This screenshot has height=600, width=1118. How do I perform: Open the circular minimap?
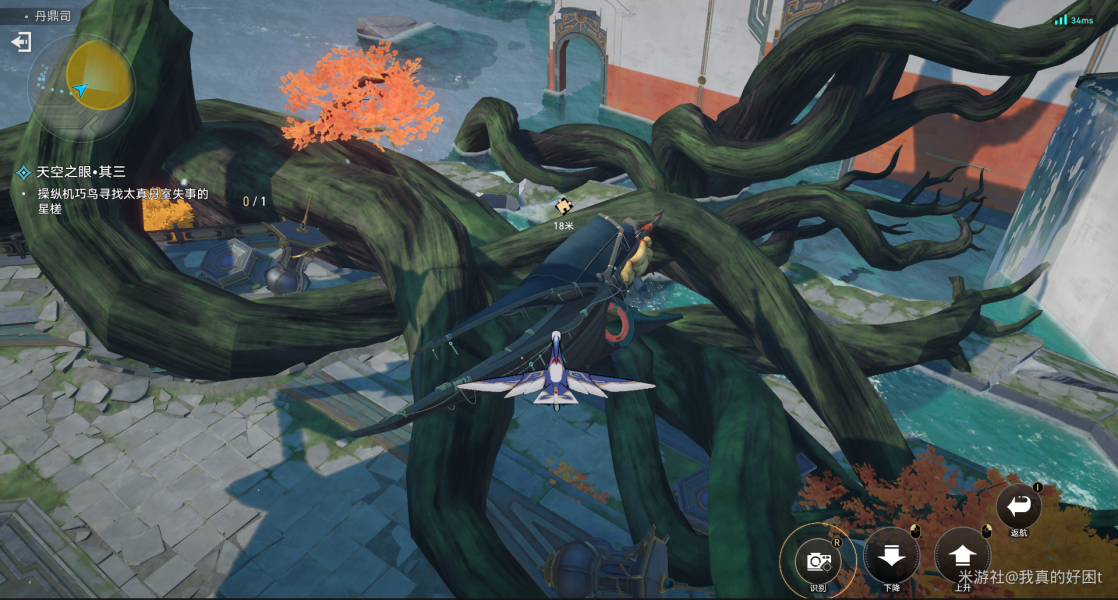tap(82, 87)
